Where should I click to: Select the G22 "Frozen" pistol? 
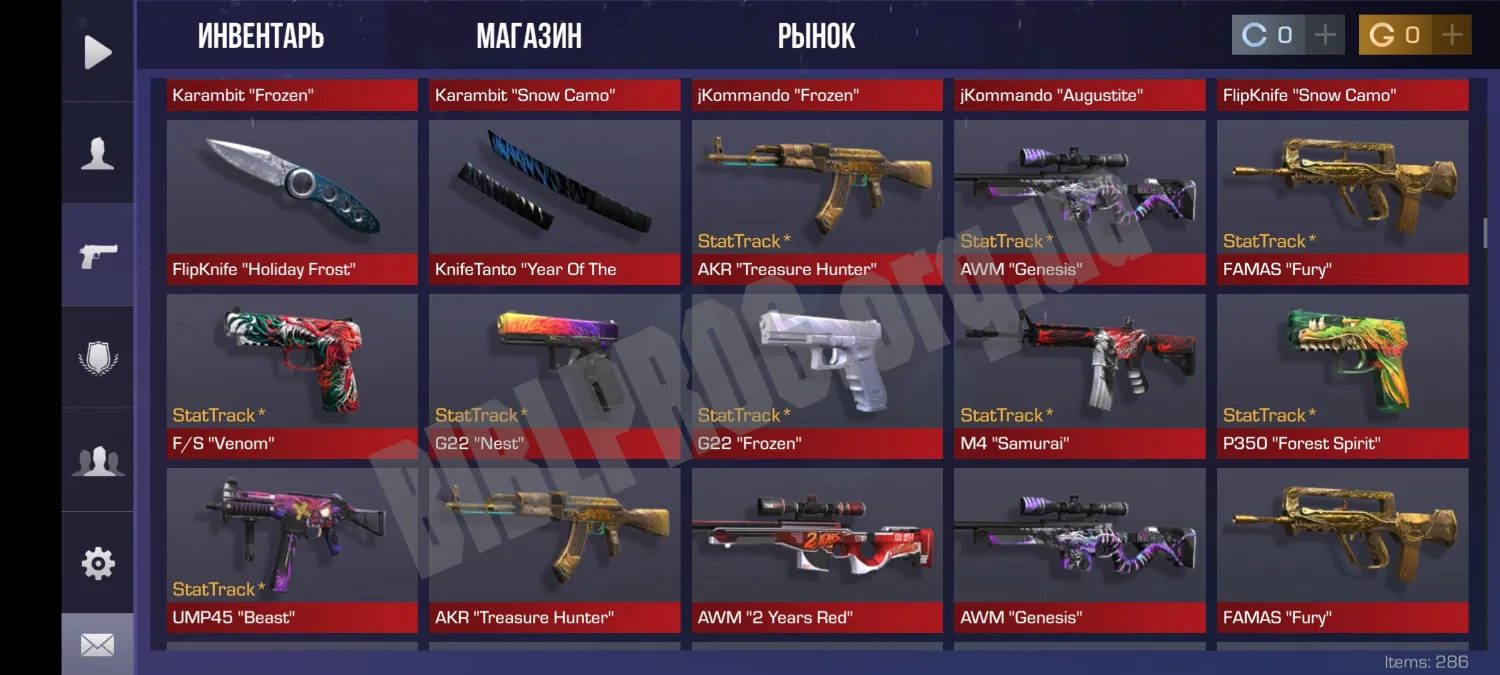point(817,376)
